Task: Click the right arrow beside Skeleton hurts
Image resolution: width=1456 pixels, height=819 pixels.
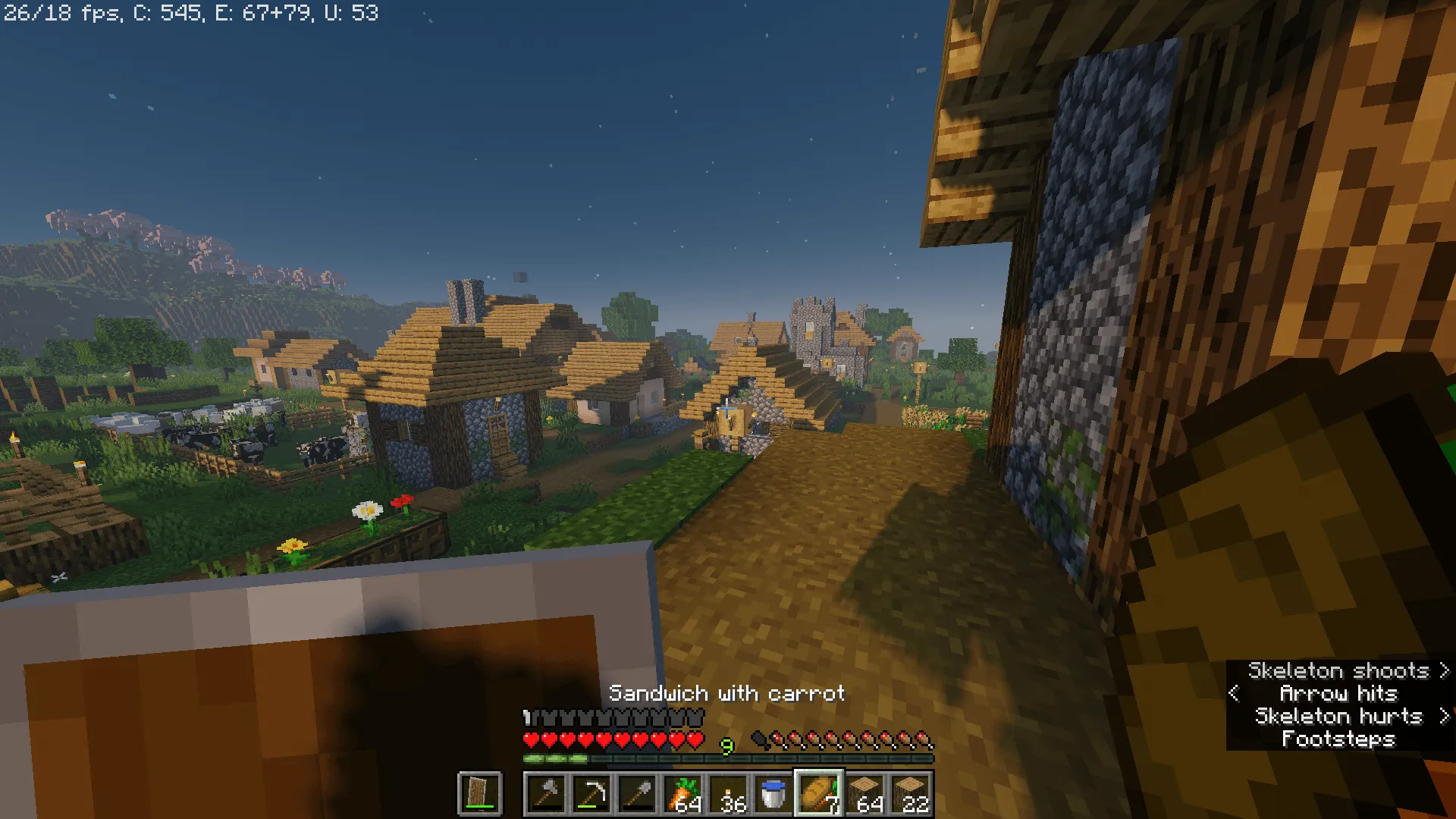Action: point(1443,716)
